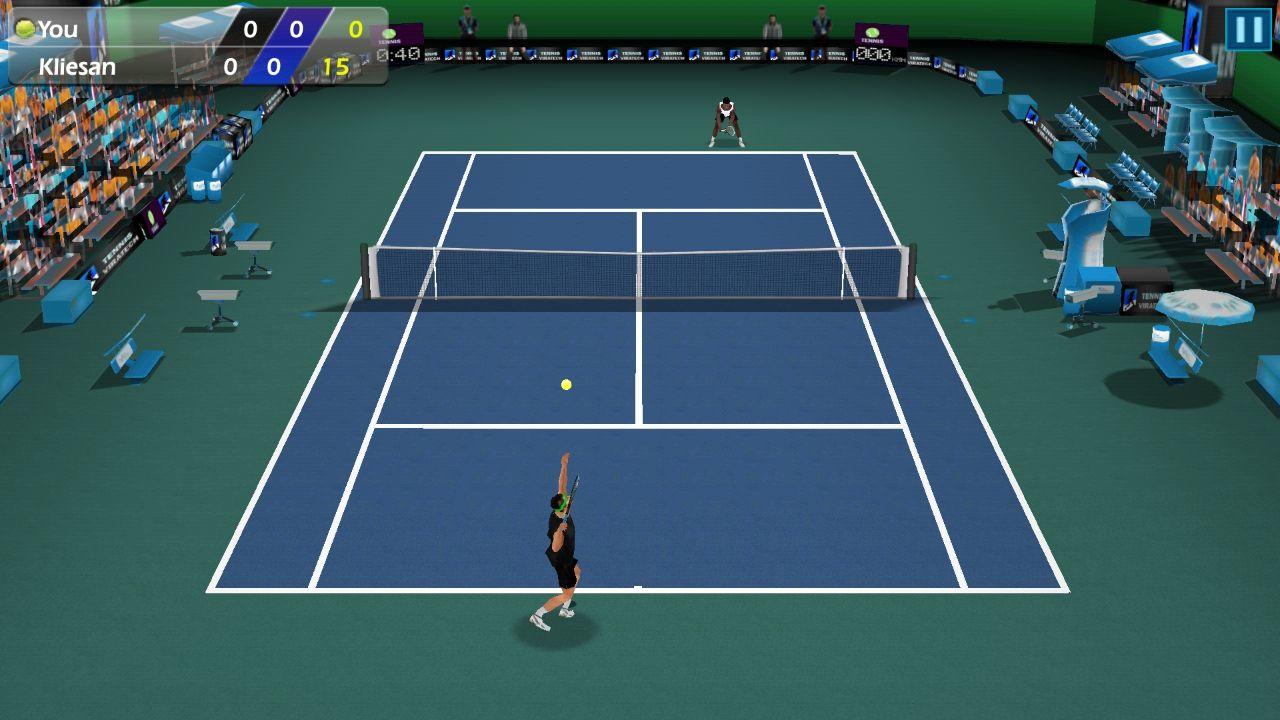Click the opponent player across the net

[727, 118]
